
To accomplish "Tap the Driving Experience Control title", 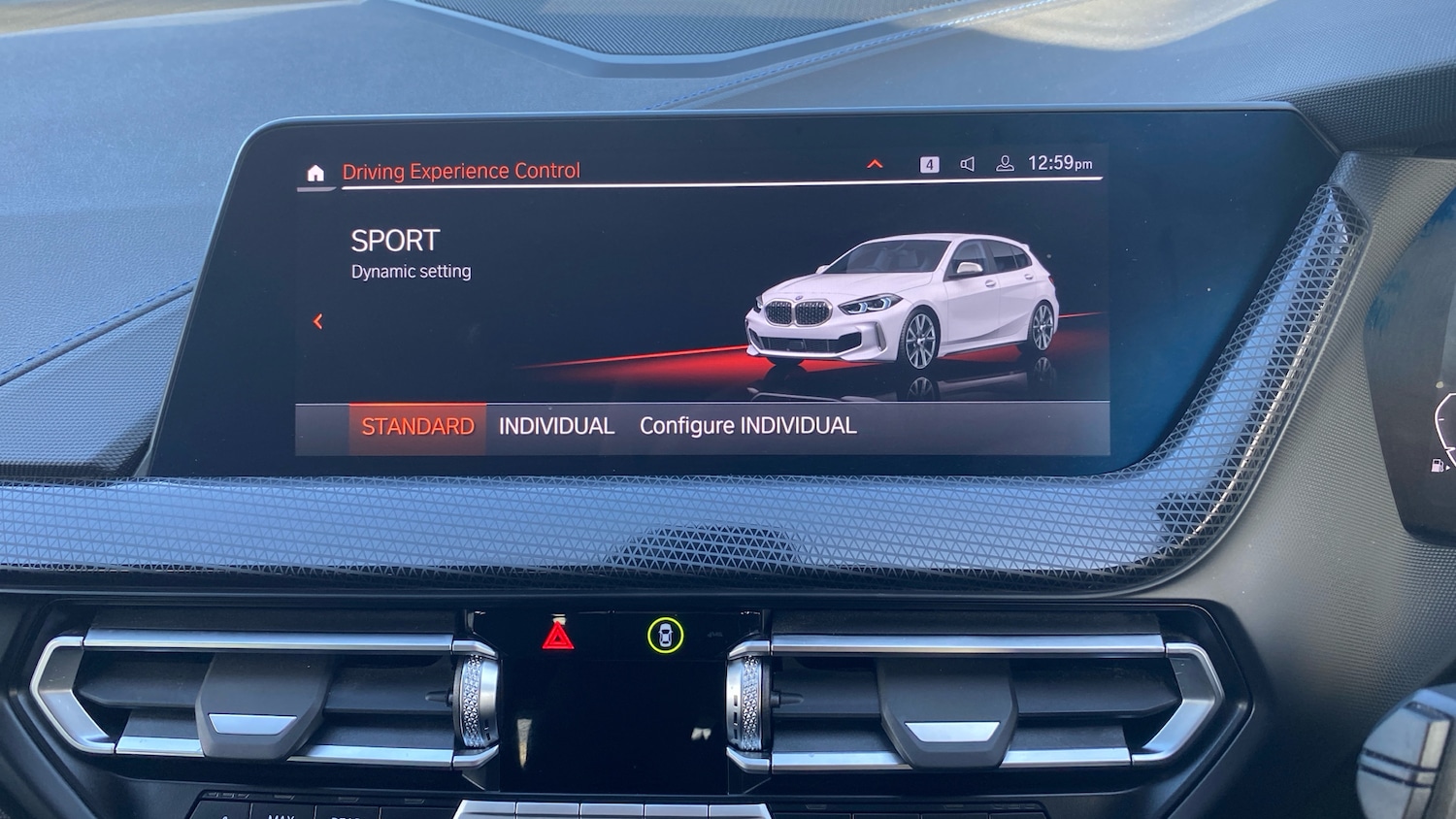I will (x=461, y=171).
